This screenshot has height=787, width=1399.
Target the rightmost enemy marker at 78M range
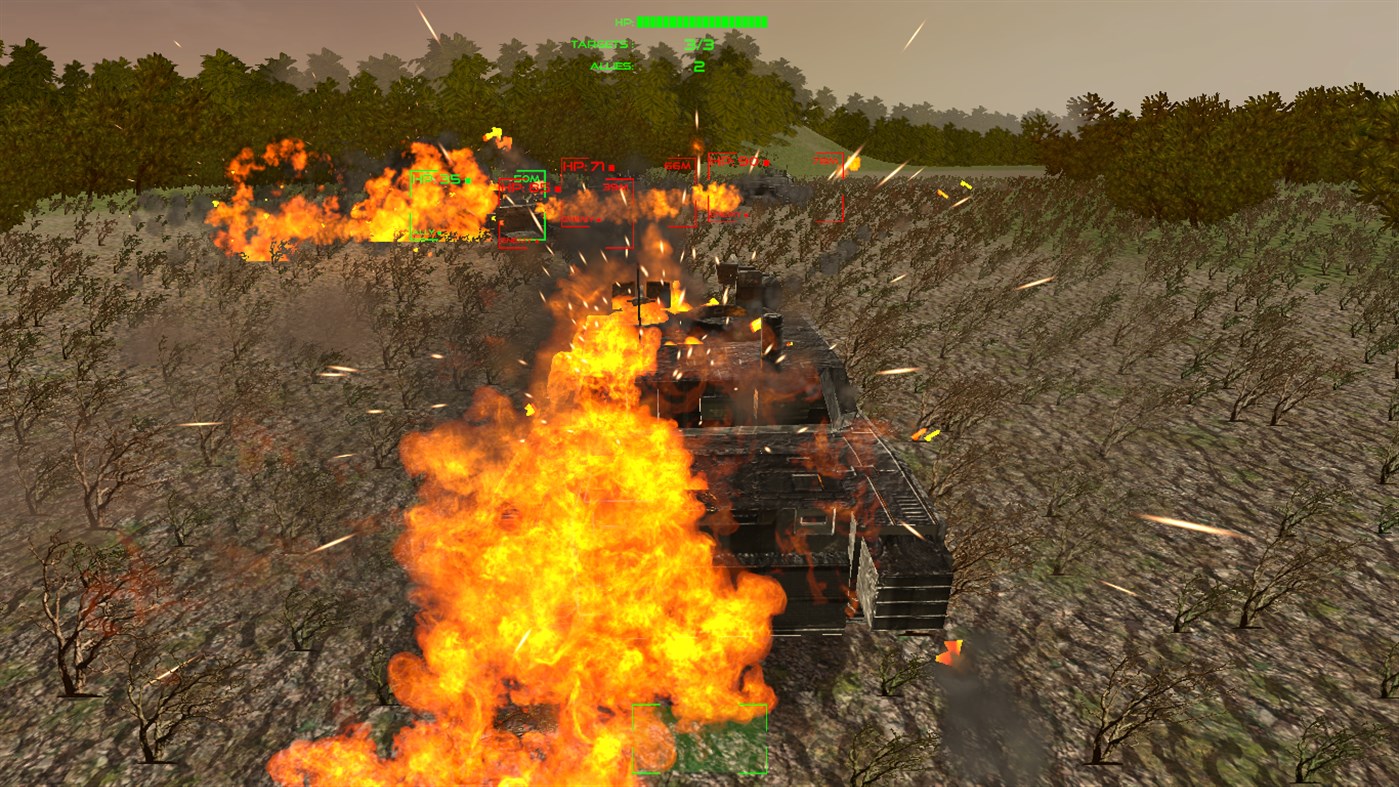coord(827,161)
